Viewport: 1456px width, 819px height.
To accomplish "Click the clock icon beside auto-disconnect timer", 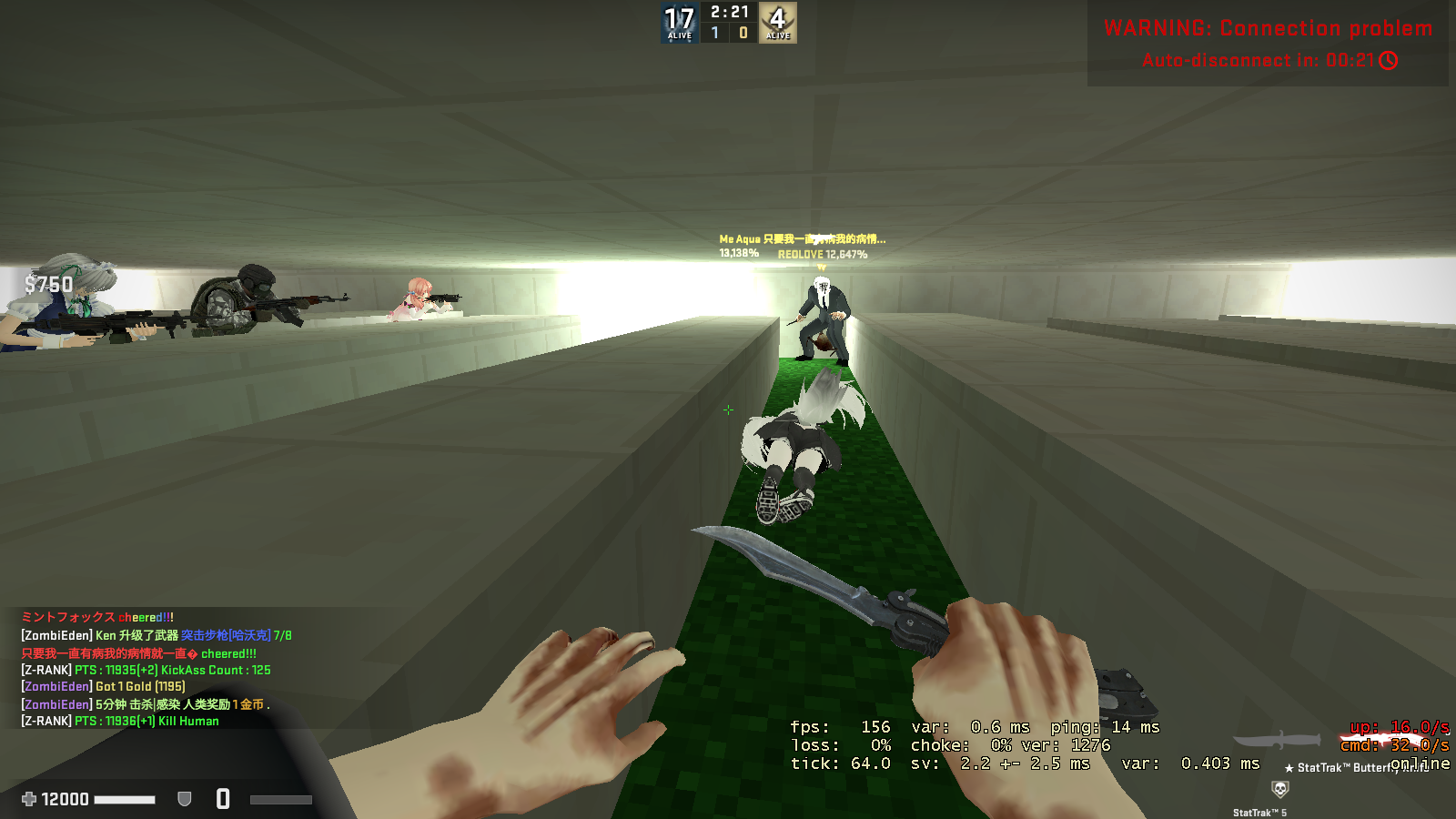I will [1390, 62].
